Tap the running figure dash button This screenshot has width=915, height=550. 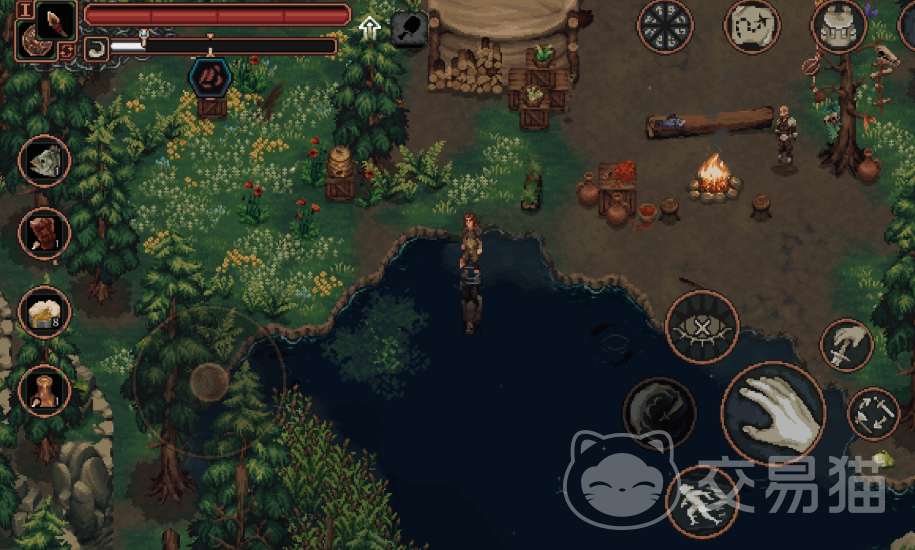pyautogui.click(x=701, y=502)
